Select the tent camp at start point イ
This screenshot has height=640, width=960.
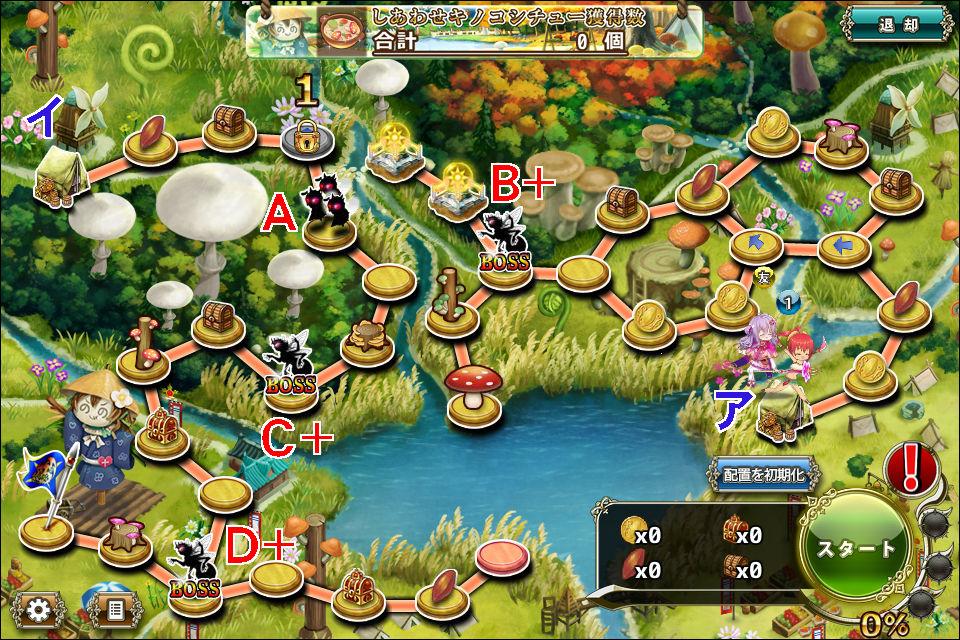coord(58,180)
